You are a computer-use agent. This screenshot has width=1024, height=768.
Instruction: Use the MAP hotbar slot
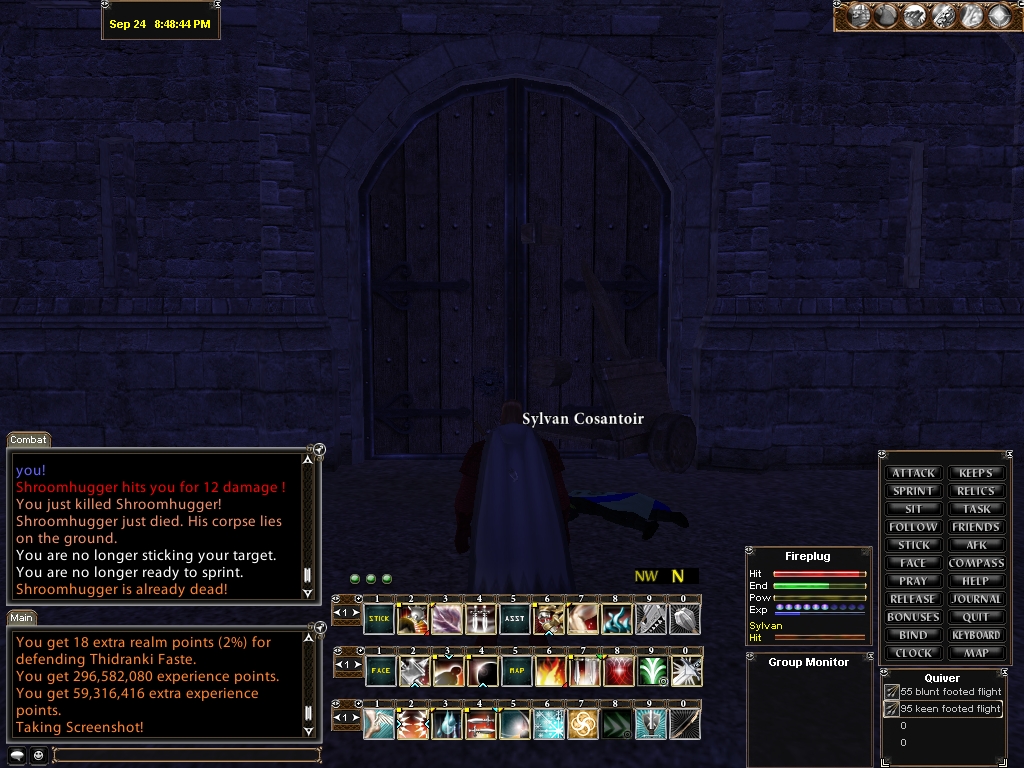(x=515, y=671)
